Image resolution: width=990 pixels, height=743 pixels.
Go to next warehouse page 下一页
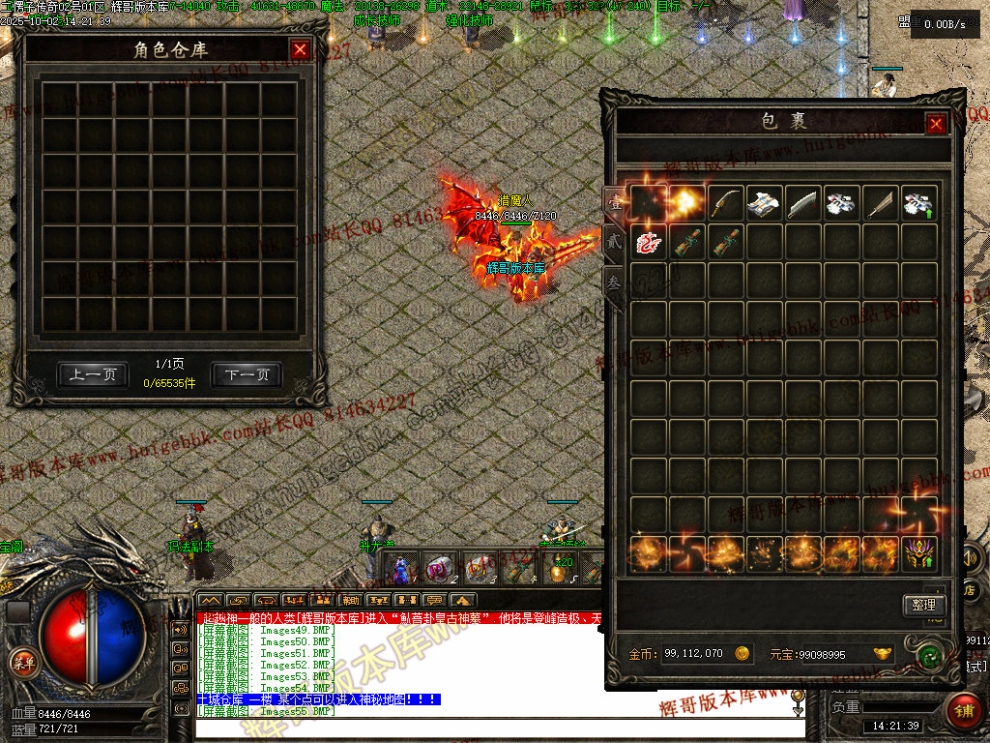click(247, 376)
